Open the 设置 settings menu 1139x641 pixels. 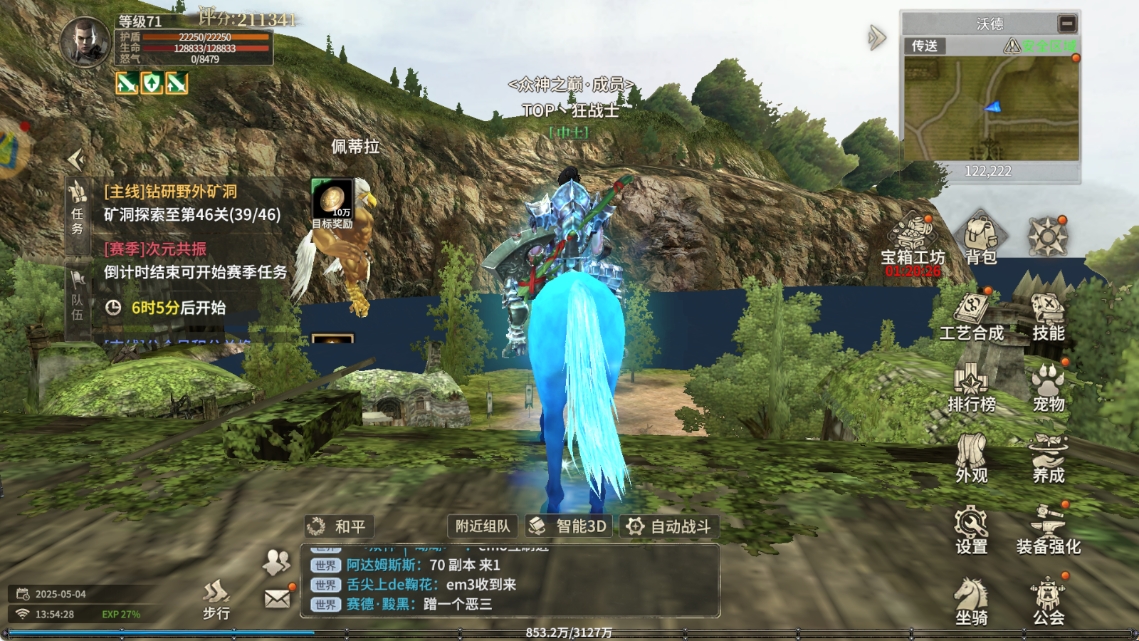(971, 529)
